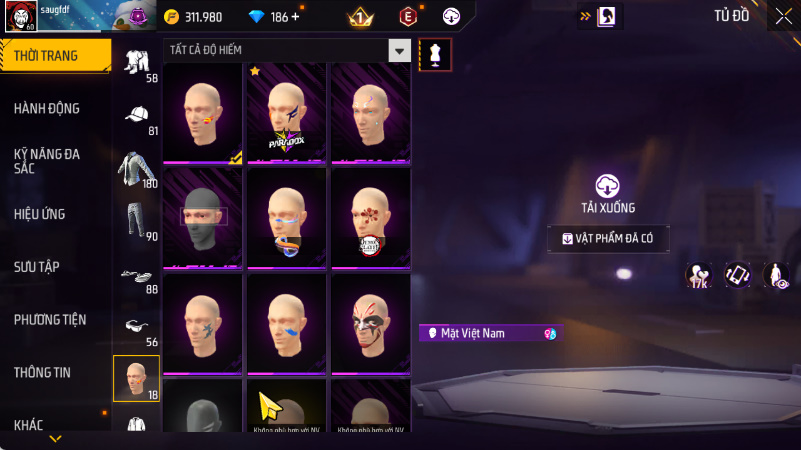
Task: Open the pants category with 90 items
Action: [x=136, y=221]
